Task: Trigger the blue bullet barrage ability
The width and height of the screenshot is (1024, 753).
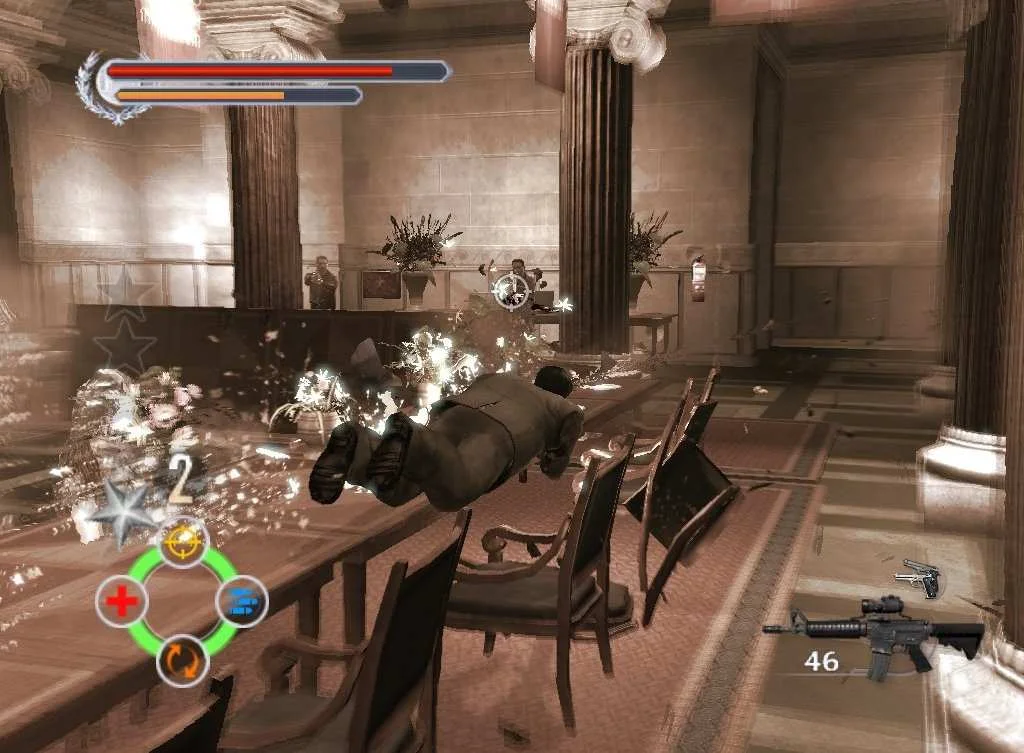Action: [x=242, y=601]
